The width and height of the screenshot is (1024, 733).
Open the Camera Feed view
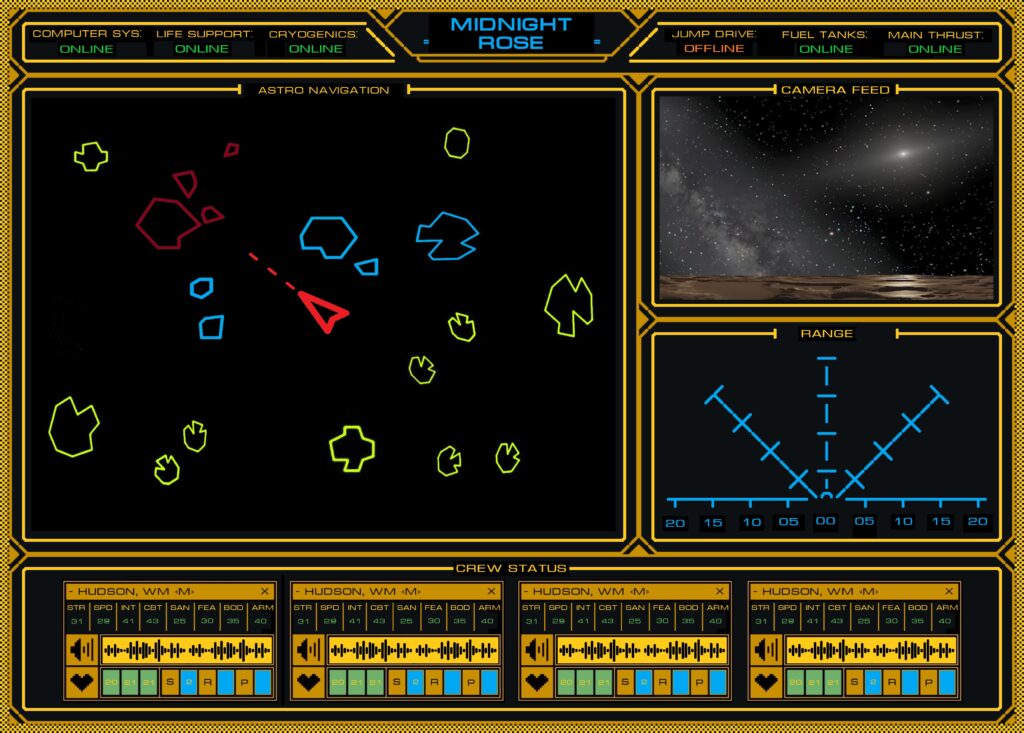tap(826, 199)
